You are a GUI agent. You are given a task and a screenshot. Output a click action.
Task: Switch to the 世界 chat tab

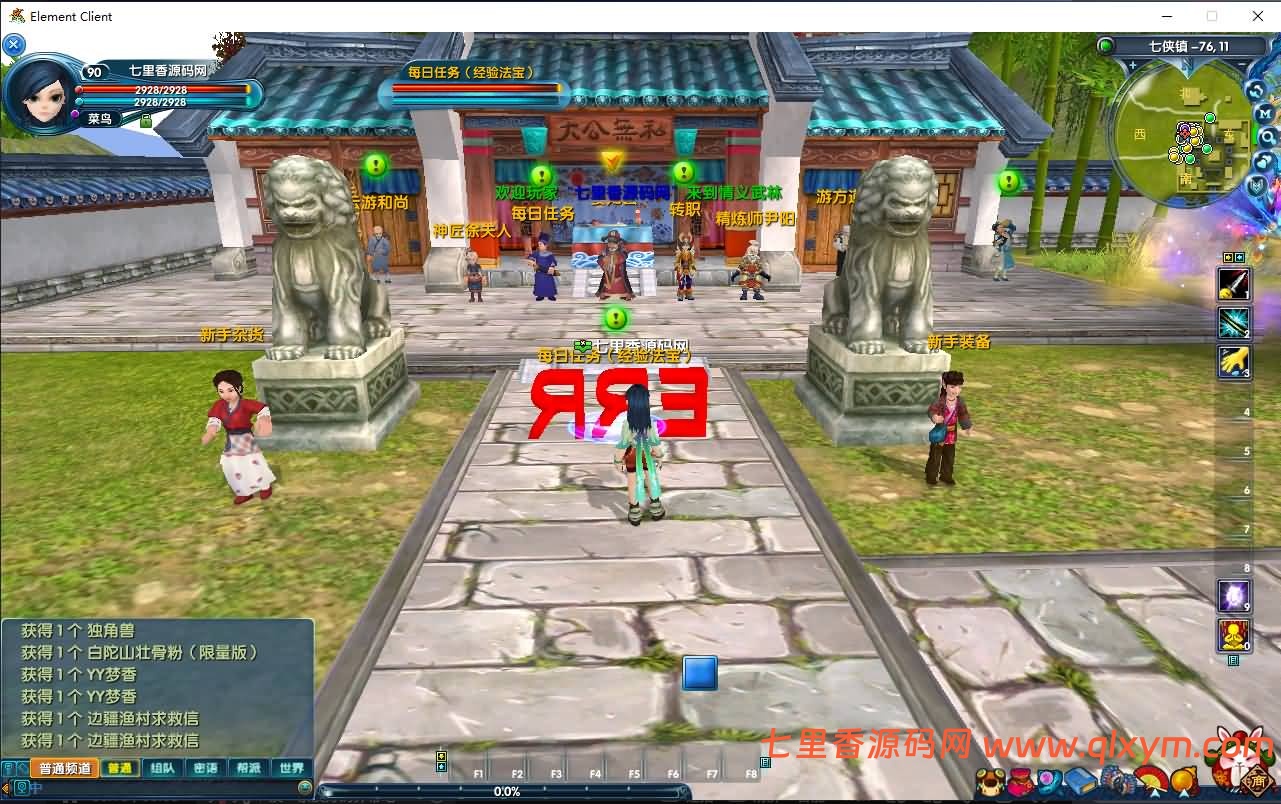click(x=292, y=767)
